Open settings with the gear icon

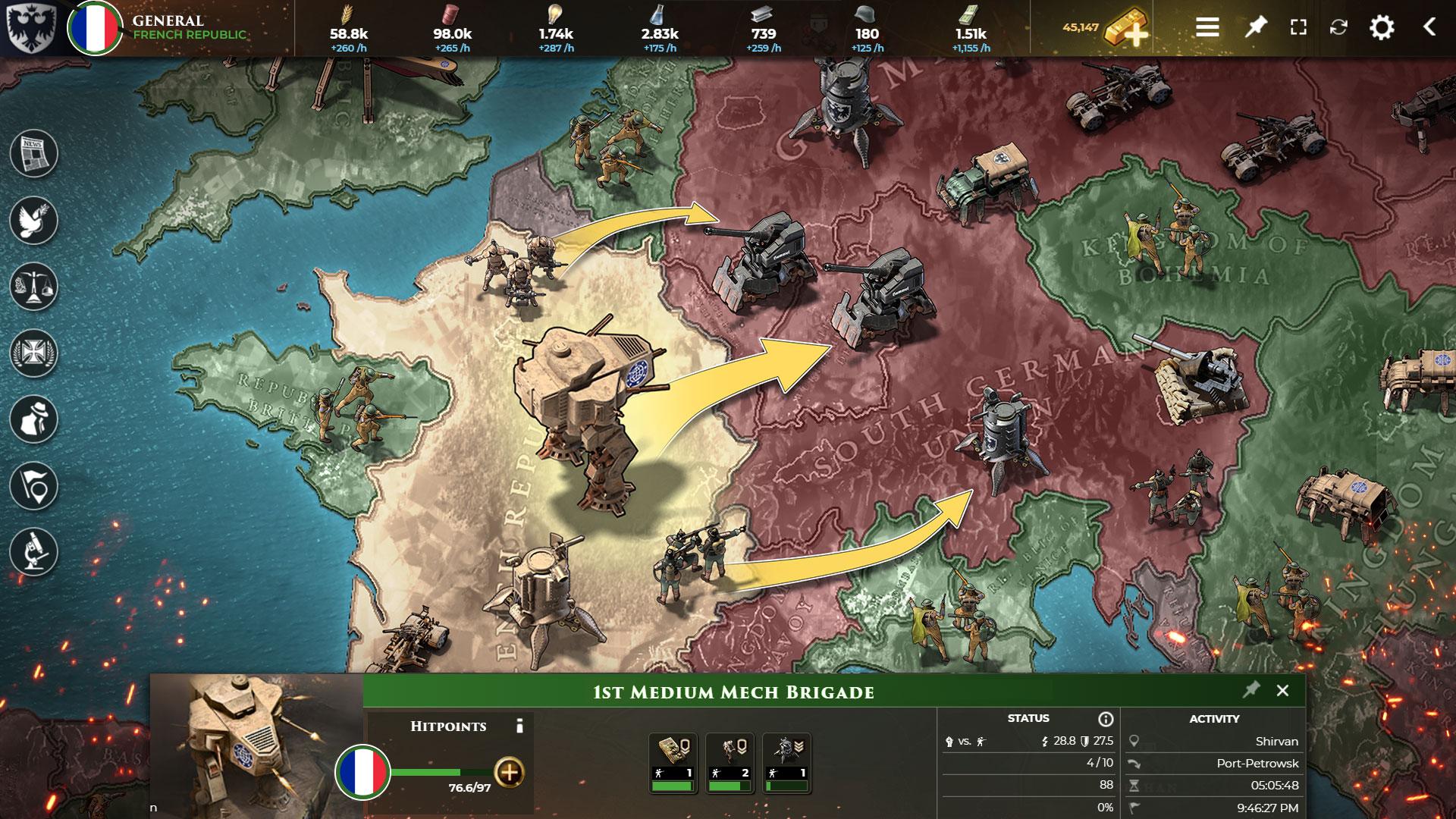1382,28
